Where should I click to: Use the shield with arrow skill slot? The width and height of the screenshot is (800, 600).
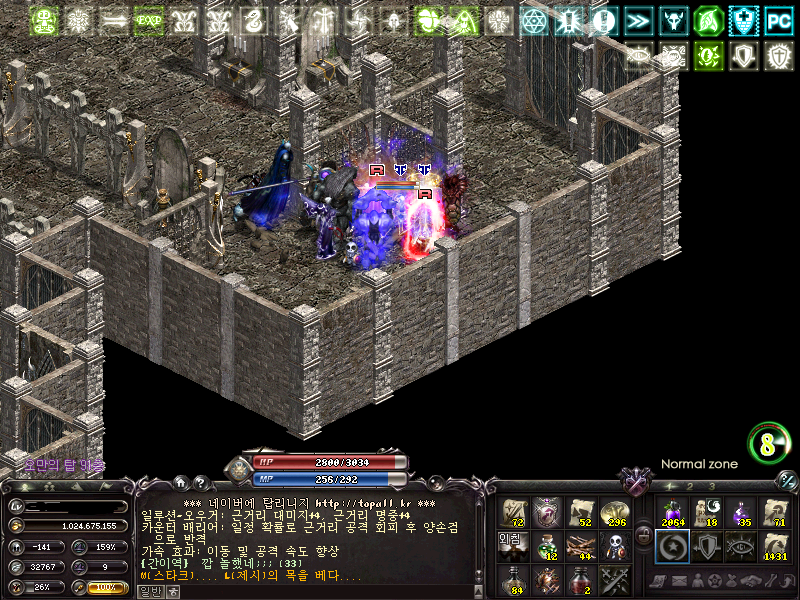point(706,546)
